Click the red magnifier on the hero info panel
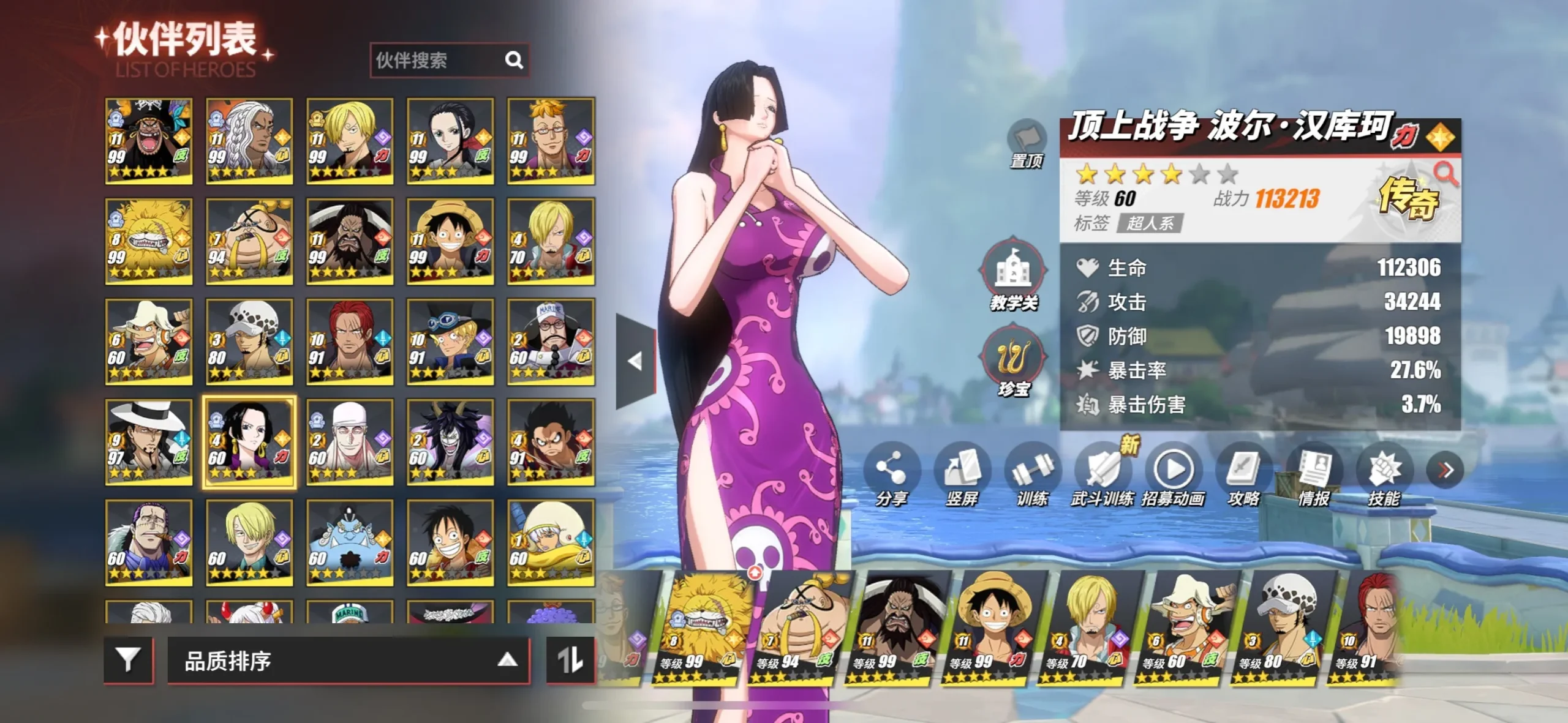The width and height of the screenshot is (1568, 723). pyautogui.click(x=1445, y=174)
